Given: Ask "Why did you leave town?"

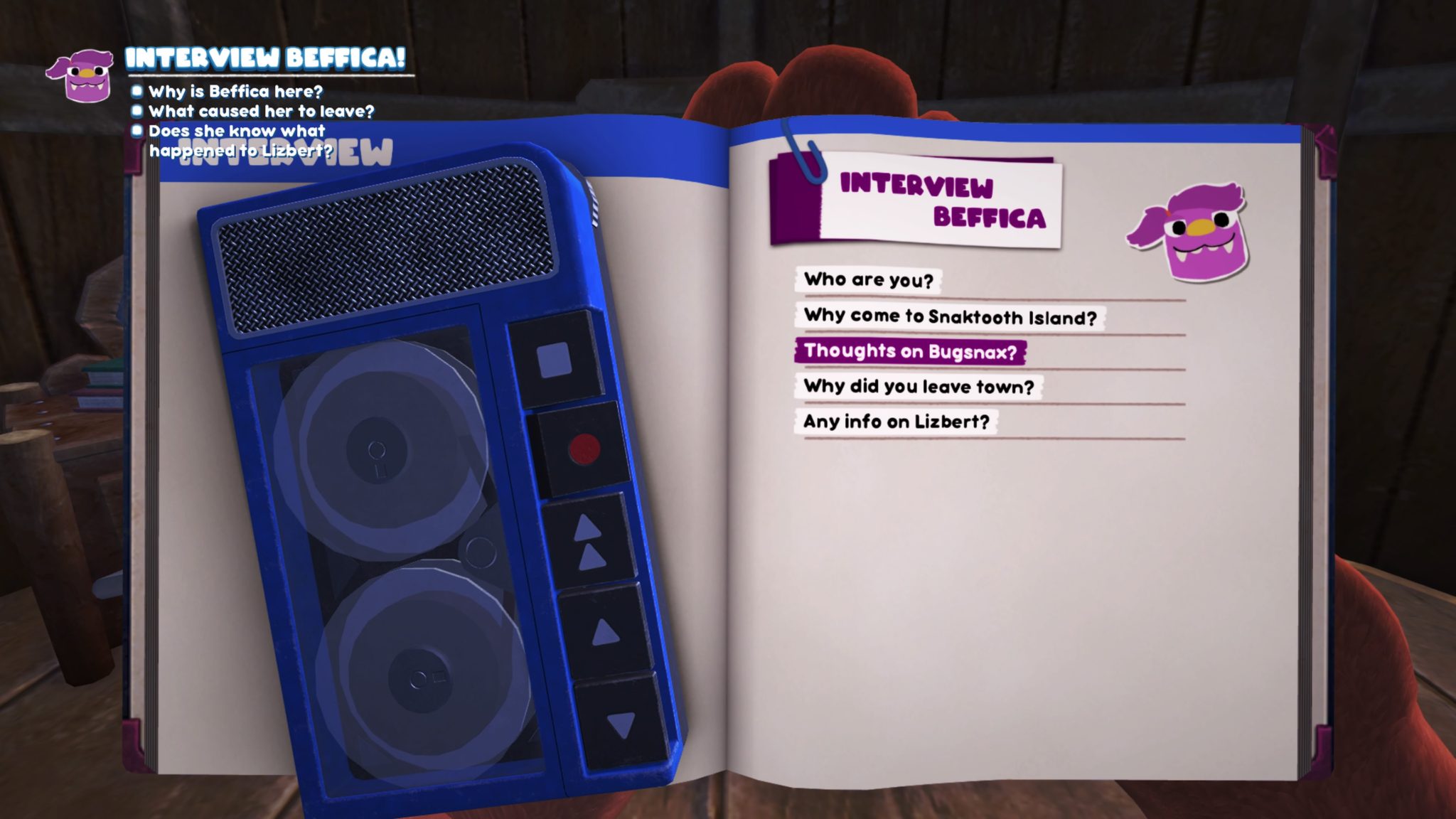Looking at the screenshot, I should point(919,387).
